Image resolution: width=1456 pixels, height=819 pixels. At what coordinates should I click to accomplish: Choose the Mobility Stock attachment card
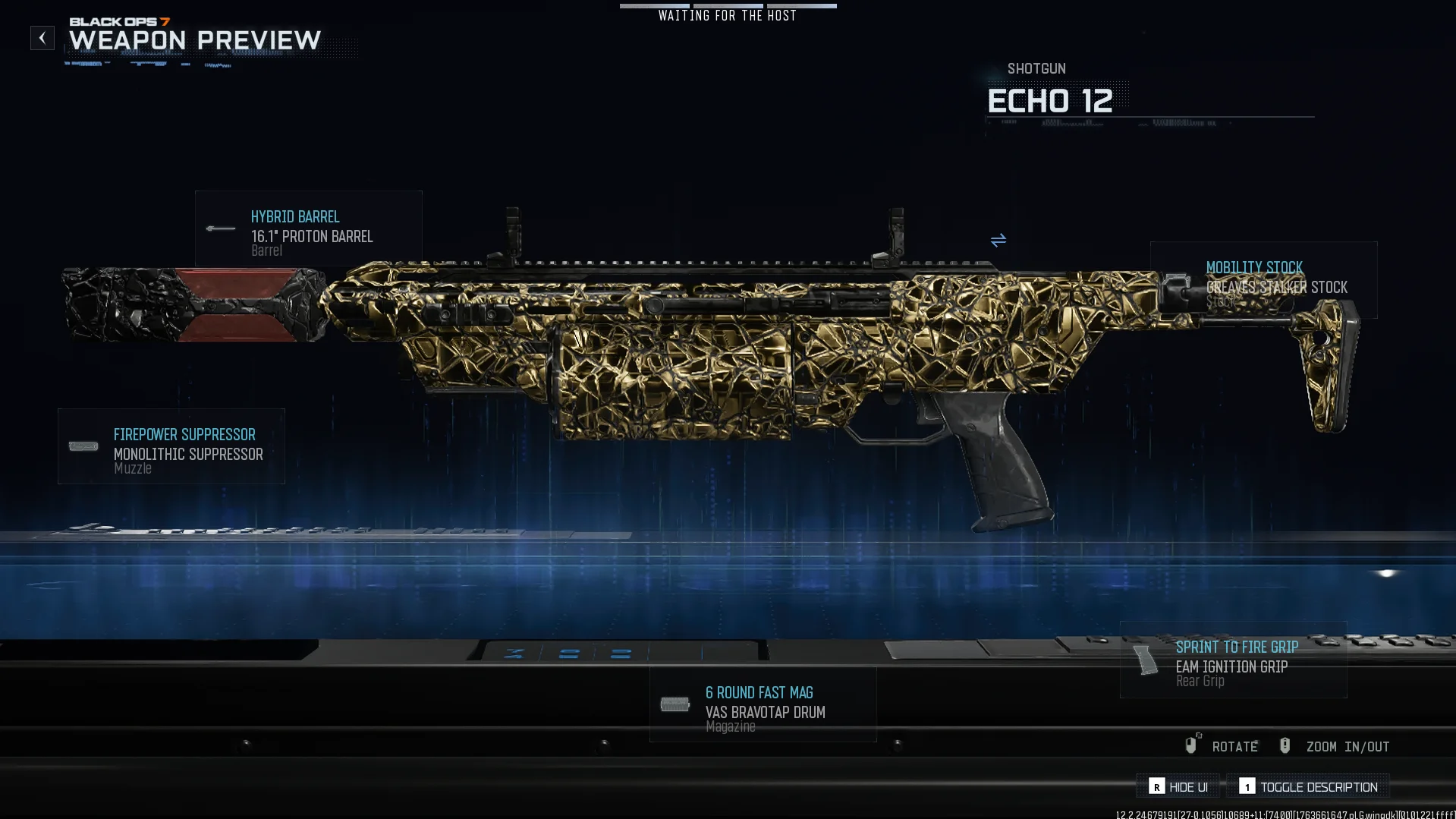coord(1263,279)
